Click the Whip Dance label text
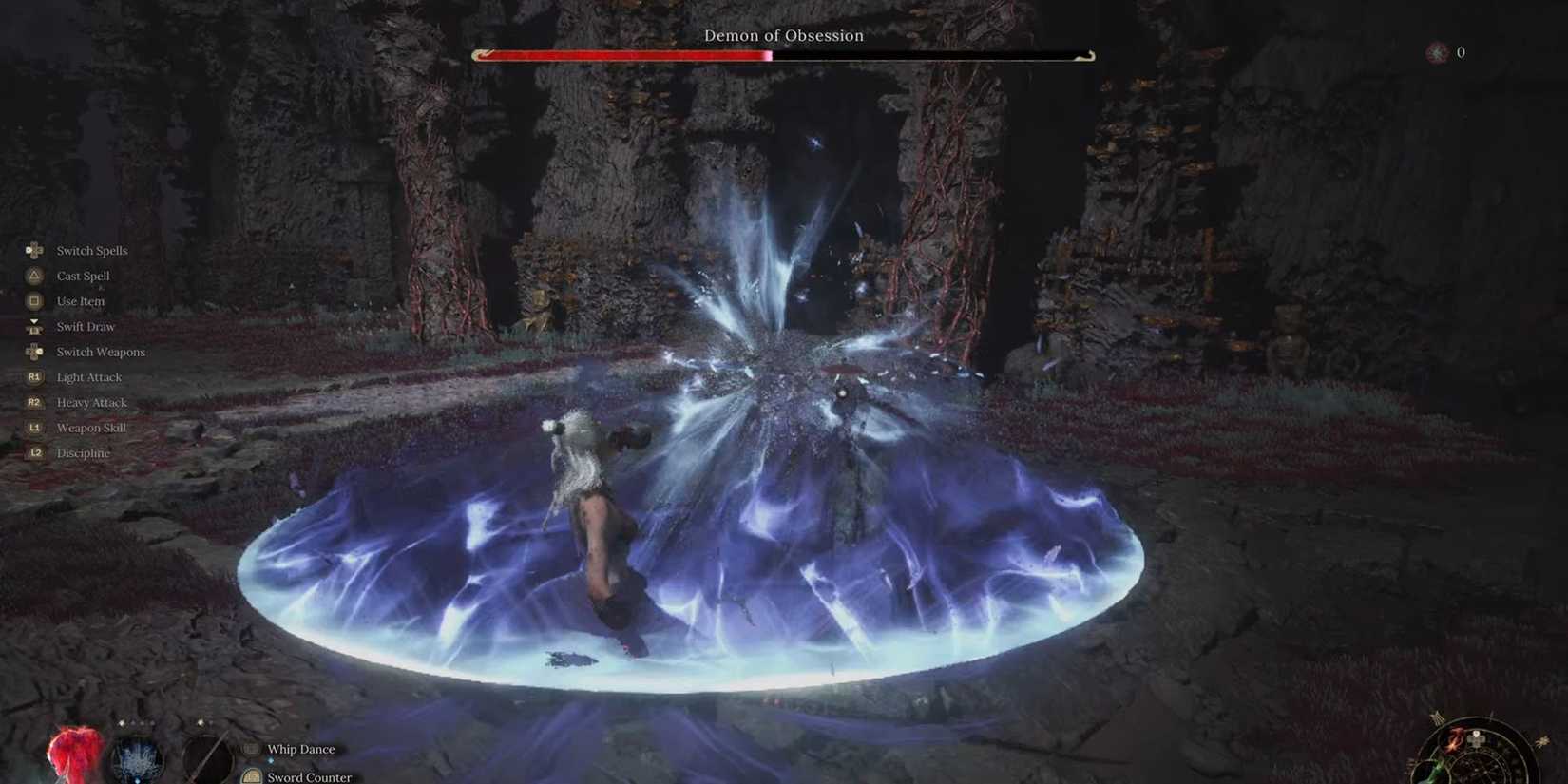The image size is (1568, 784). 300,749
